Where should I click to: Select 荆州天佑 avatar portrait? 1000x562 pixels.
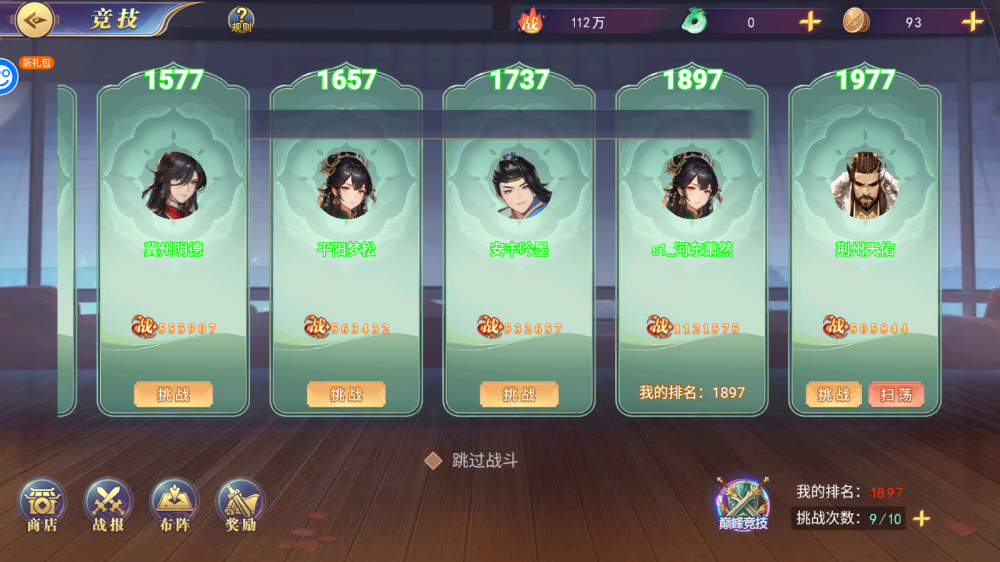[x=865, y=187]
